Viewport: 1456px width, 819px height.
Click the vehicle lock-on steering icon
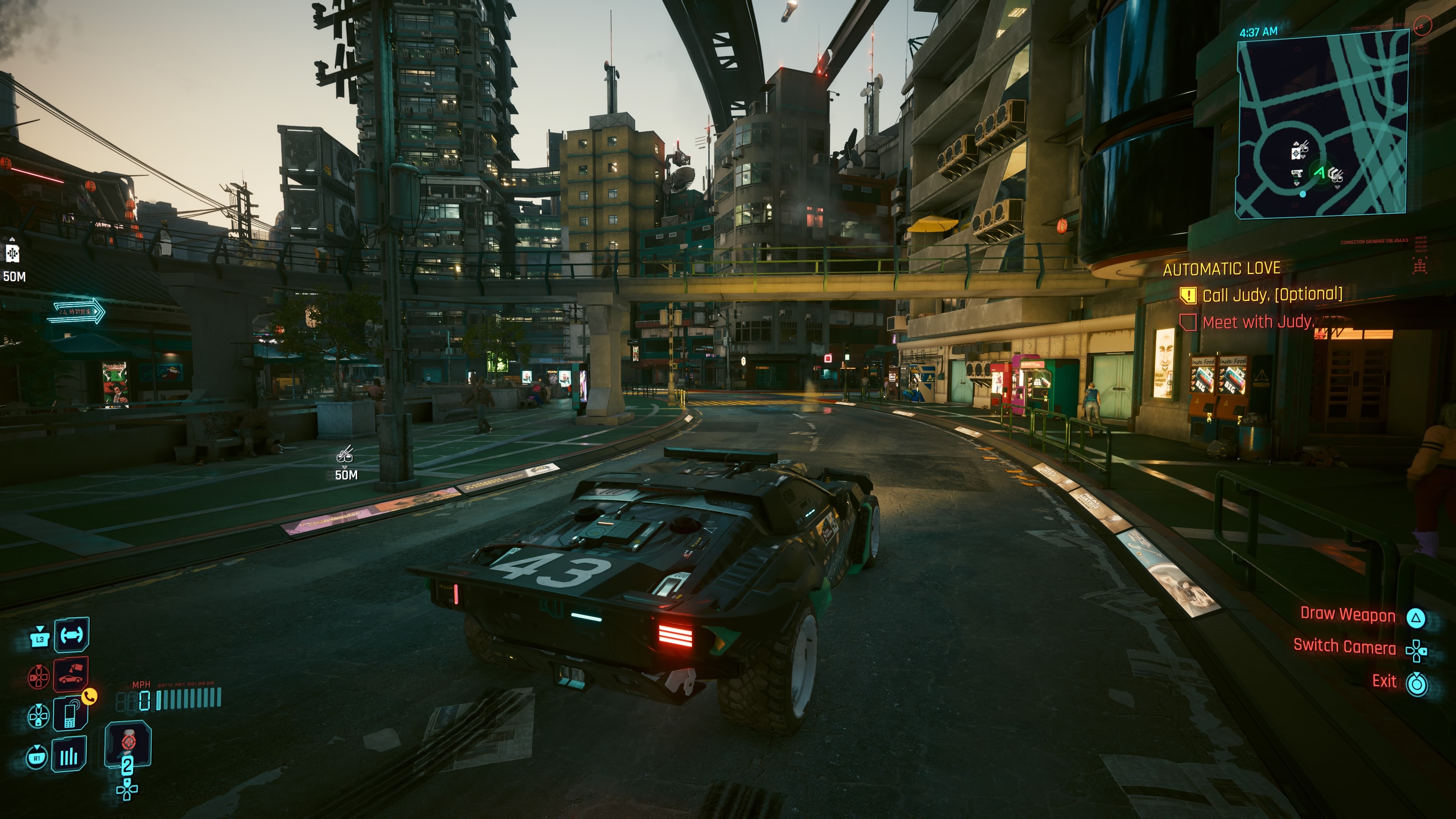point(72,635)
